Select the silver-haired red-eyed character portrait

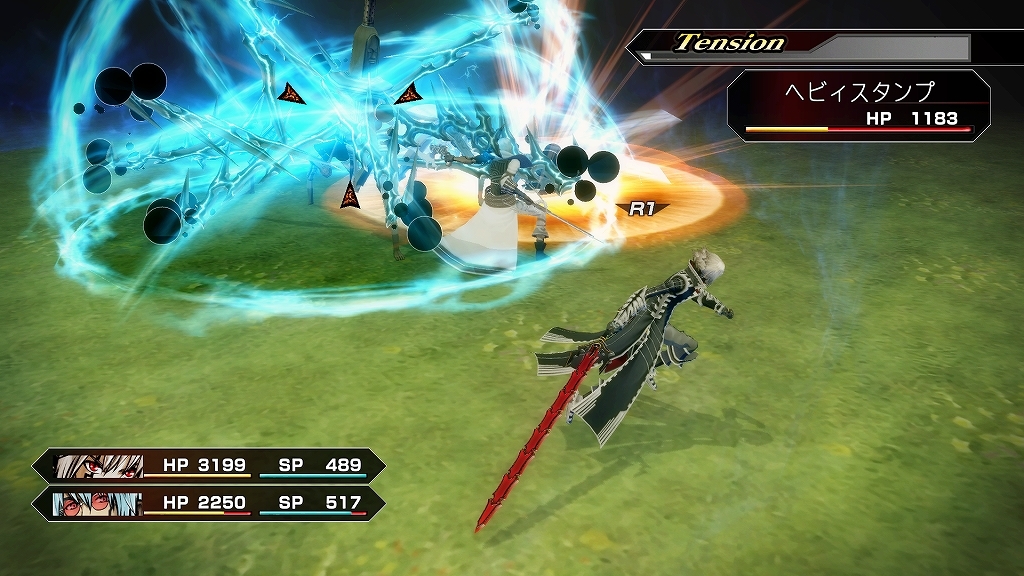pos(98,466)
